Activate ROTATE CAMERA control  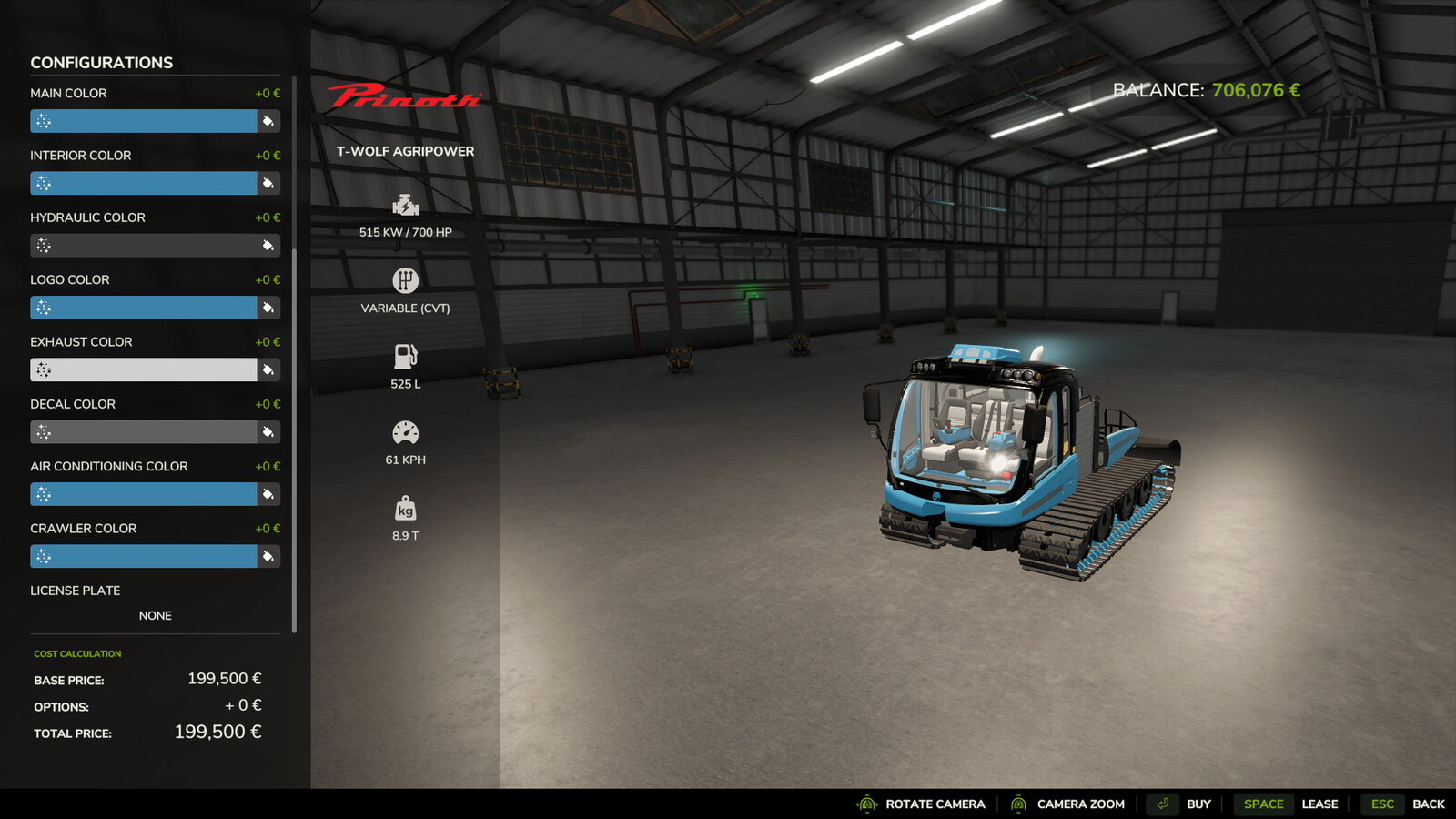pyautogui.click(x=934, y=804)
